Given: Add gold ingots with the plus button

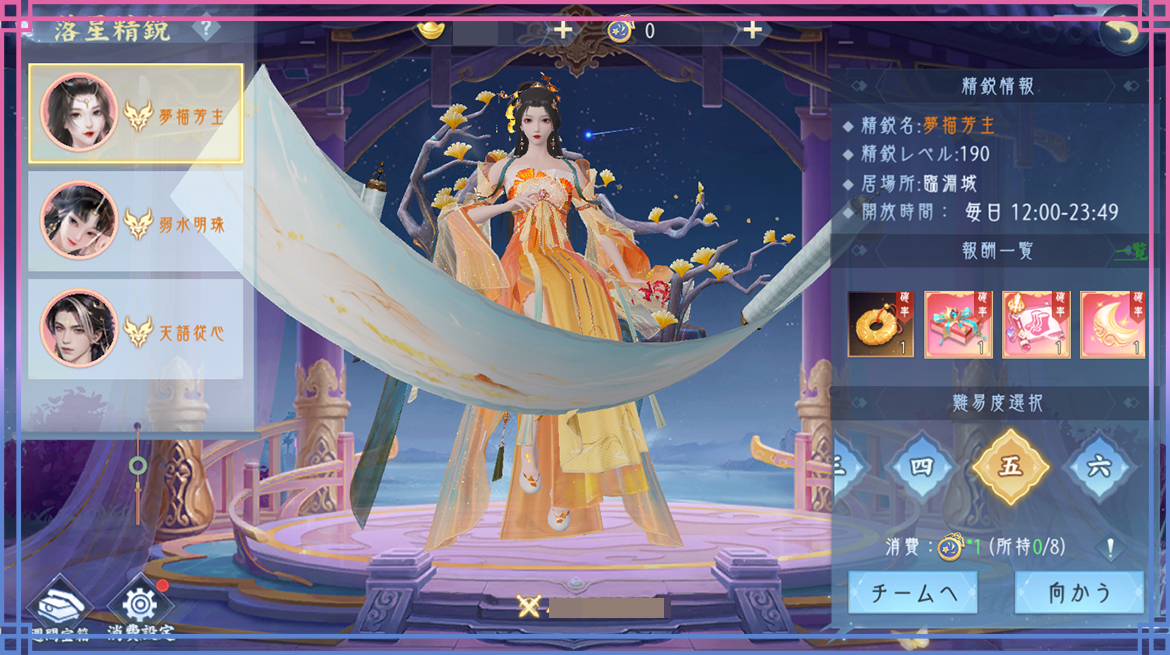Looking at the screenshot, I should click(564, 30).
